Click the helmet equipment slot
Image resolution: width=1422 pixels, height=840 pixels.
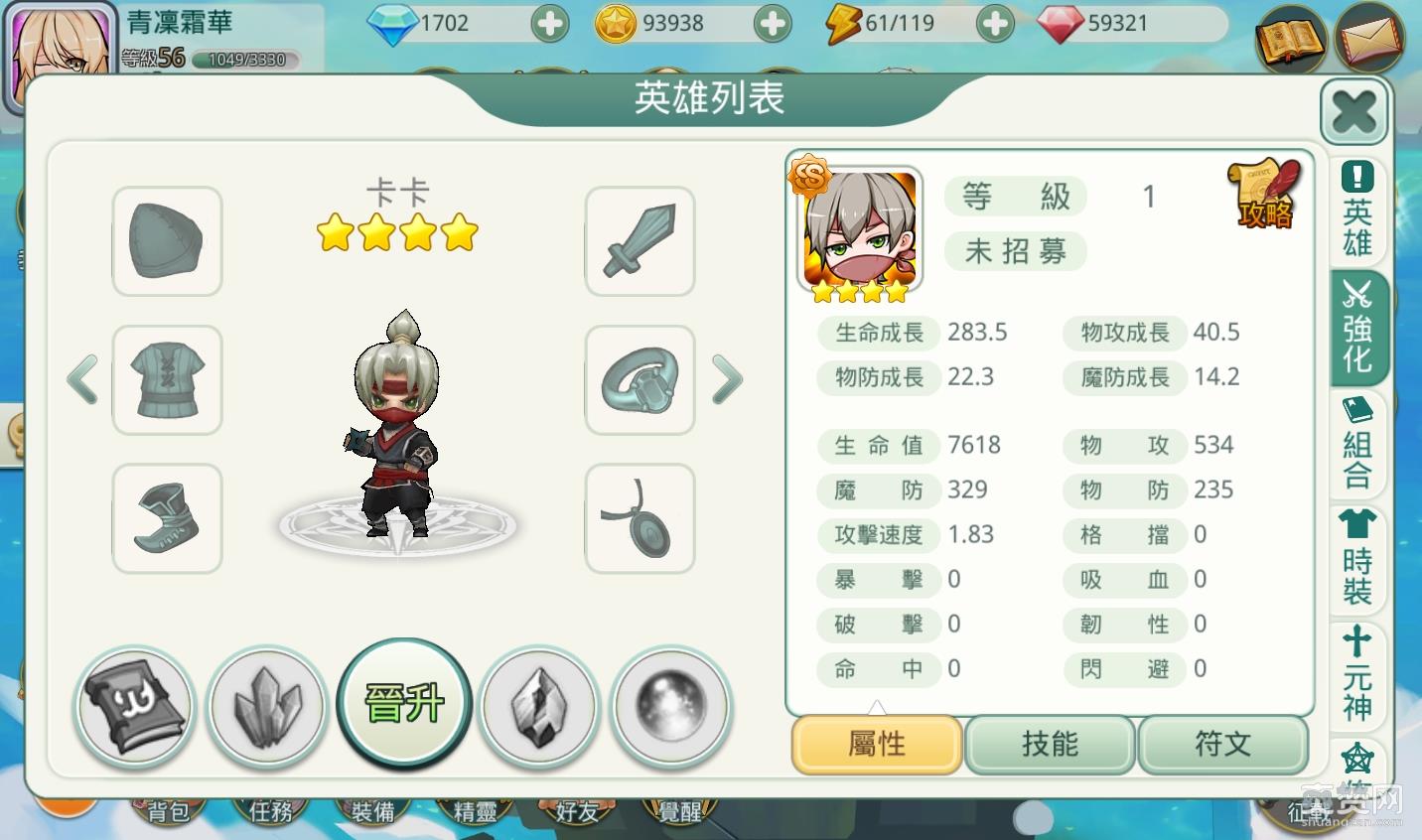point(167,242)
